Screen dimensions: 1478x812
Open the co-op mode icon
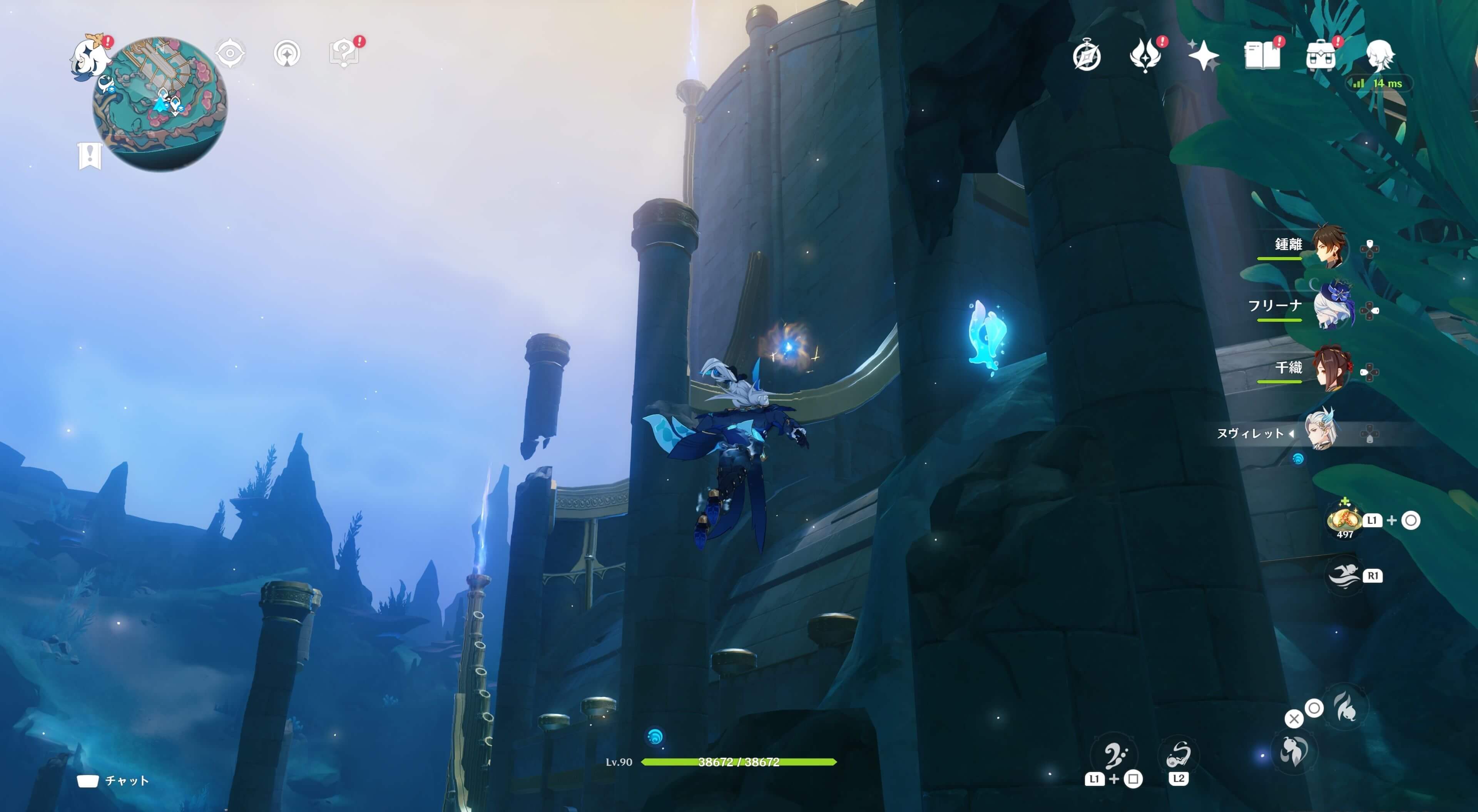(x=287, y=54)
